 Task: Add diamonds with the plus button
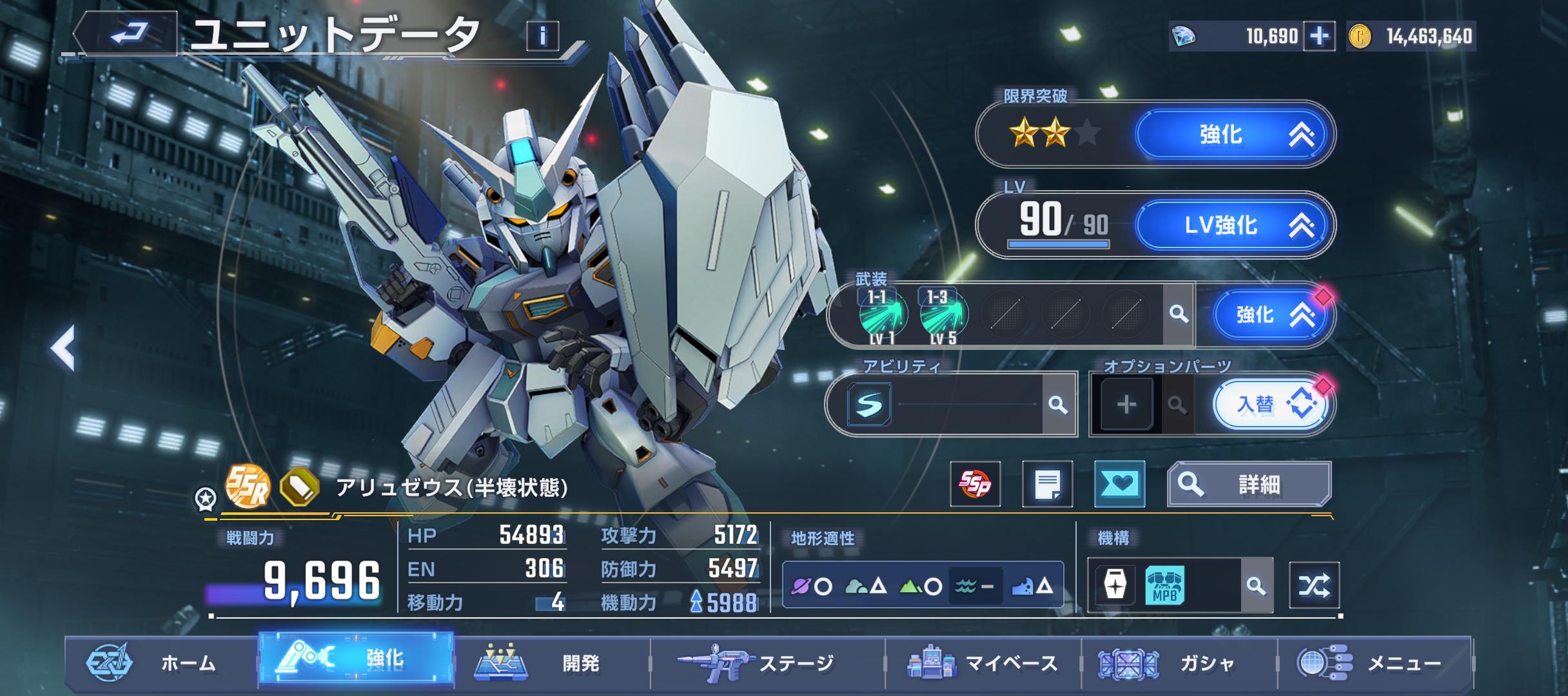(x=1318, y=36)
